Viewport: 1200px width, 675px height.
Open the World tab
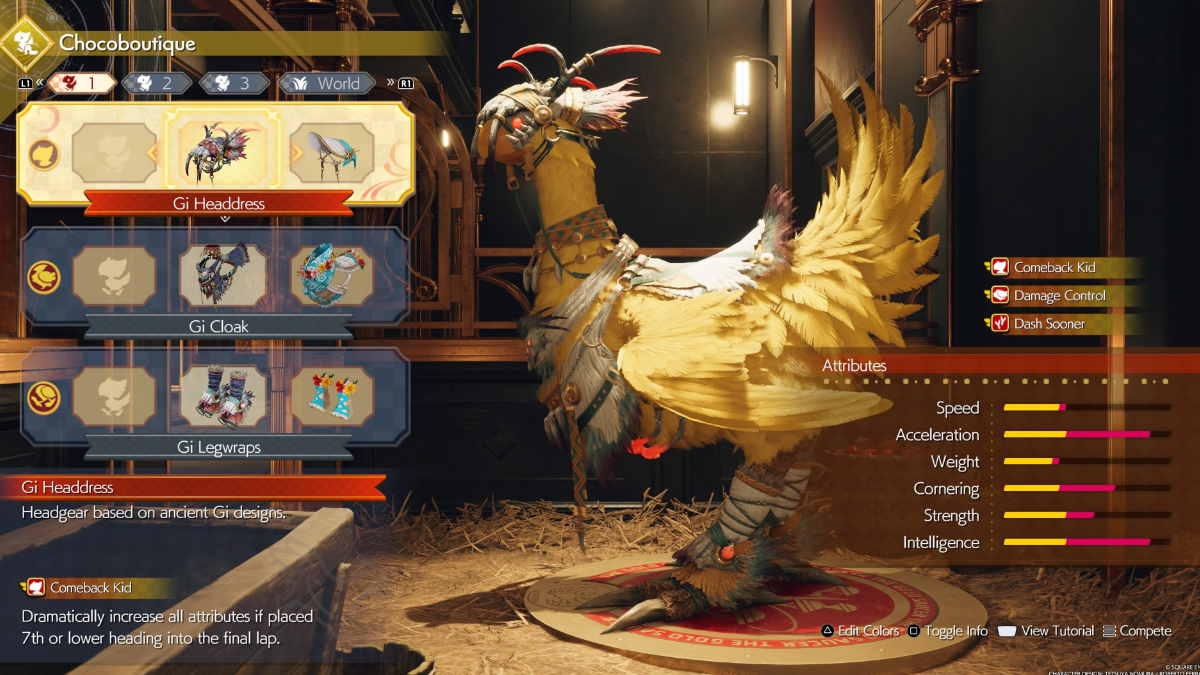(x=324, y=83)
